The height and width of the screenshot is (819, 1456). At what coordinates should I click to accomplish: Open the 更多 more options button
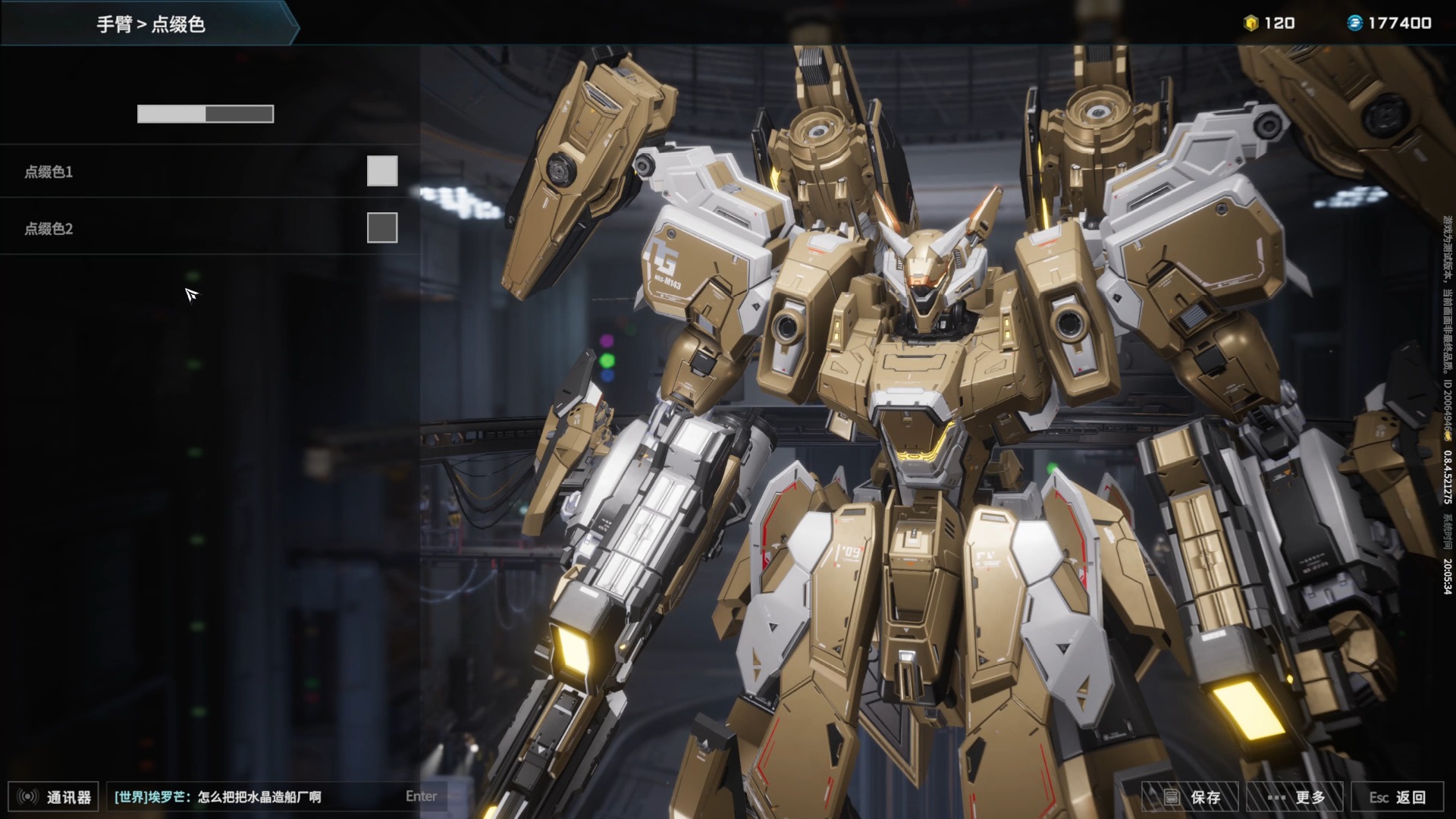point(1295,797)
